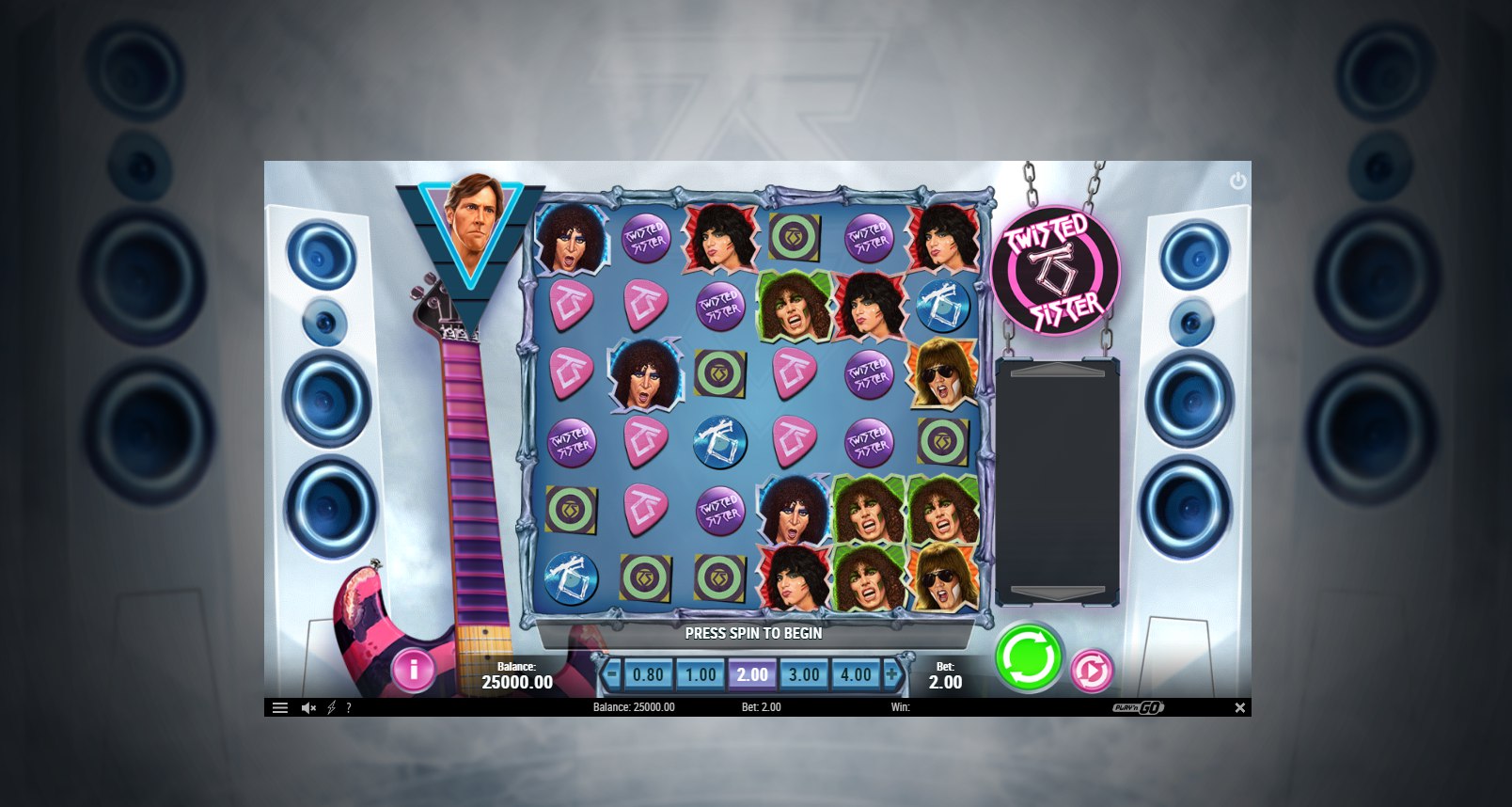Pick the 4.00 bet option
The image size is (1512, 807).
(856, 674)
